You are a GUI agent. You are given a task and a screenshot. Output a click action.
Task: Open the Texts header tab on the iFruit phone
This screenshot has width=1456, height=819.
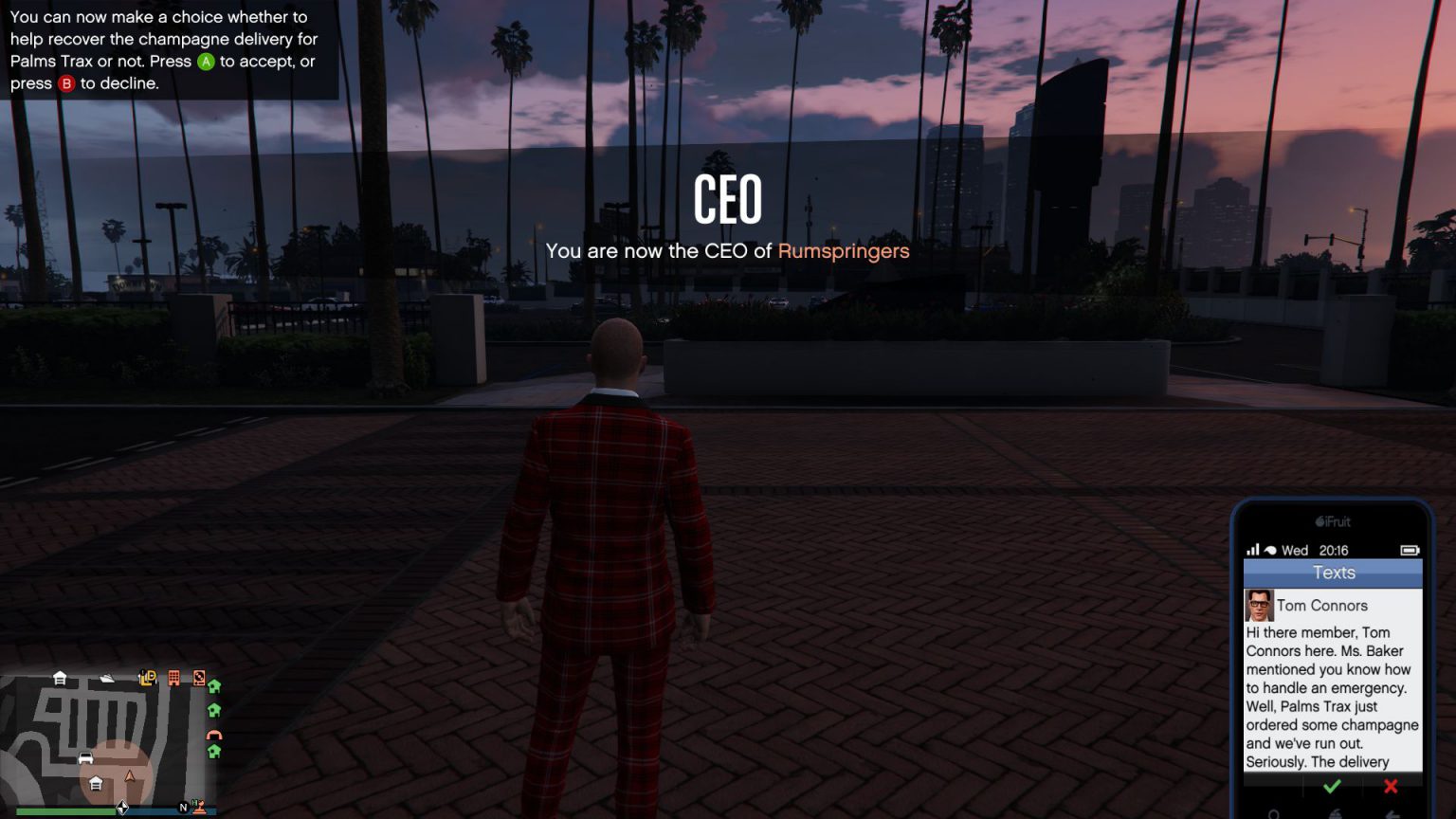coord(1332,573)
